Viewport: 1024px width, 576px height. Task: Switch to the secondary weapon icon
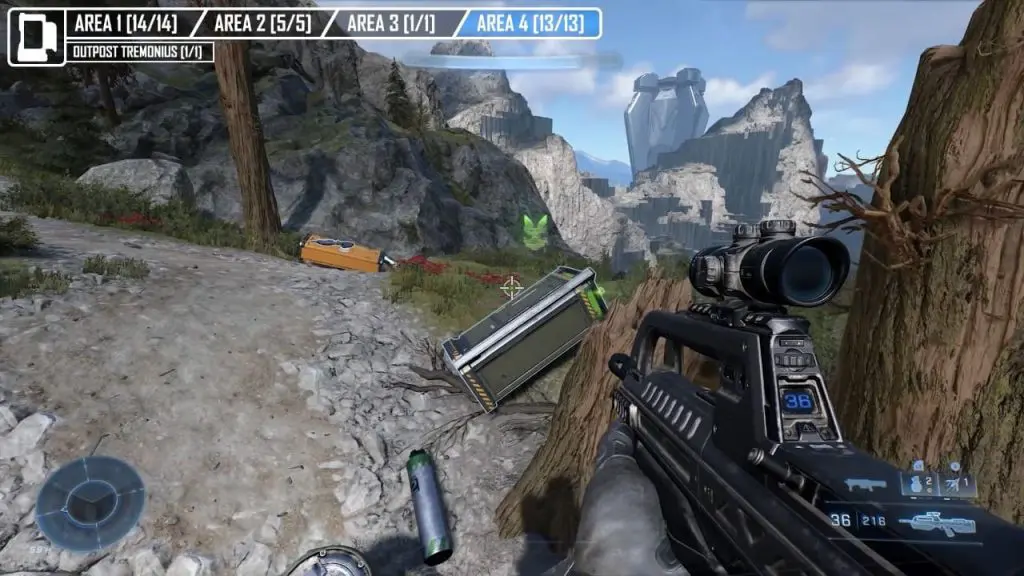[x=865, y=485]
